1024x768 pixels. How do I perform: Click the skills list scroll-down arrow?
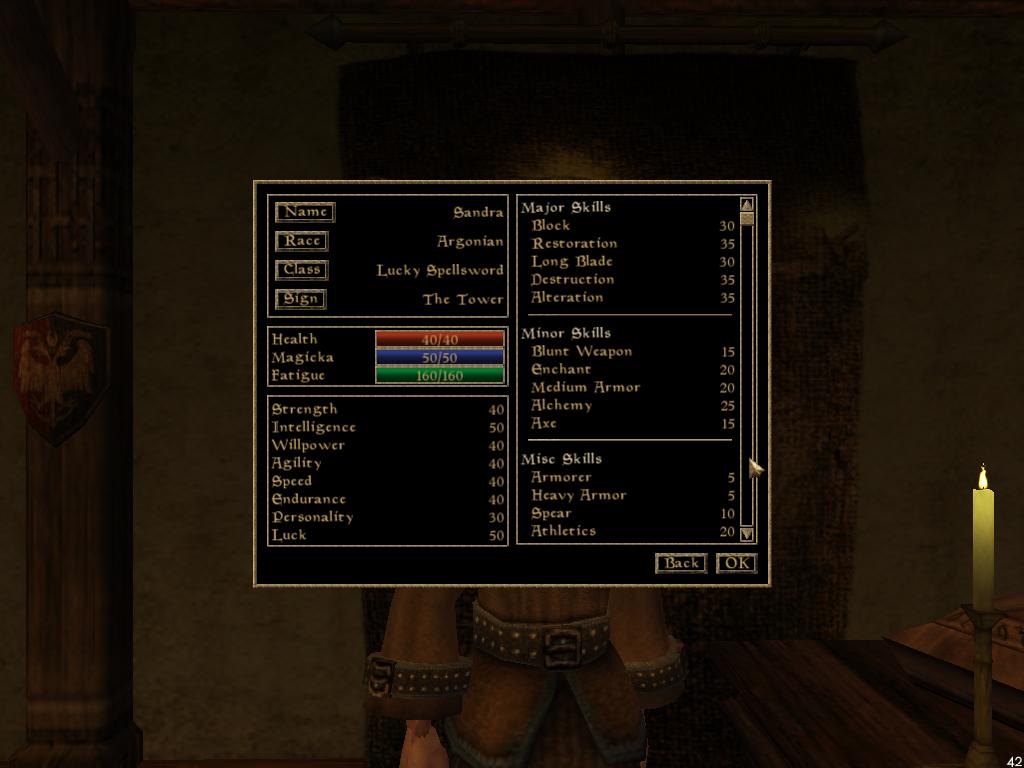(x=747, y=535)
